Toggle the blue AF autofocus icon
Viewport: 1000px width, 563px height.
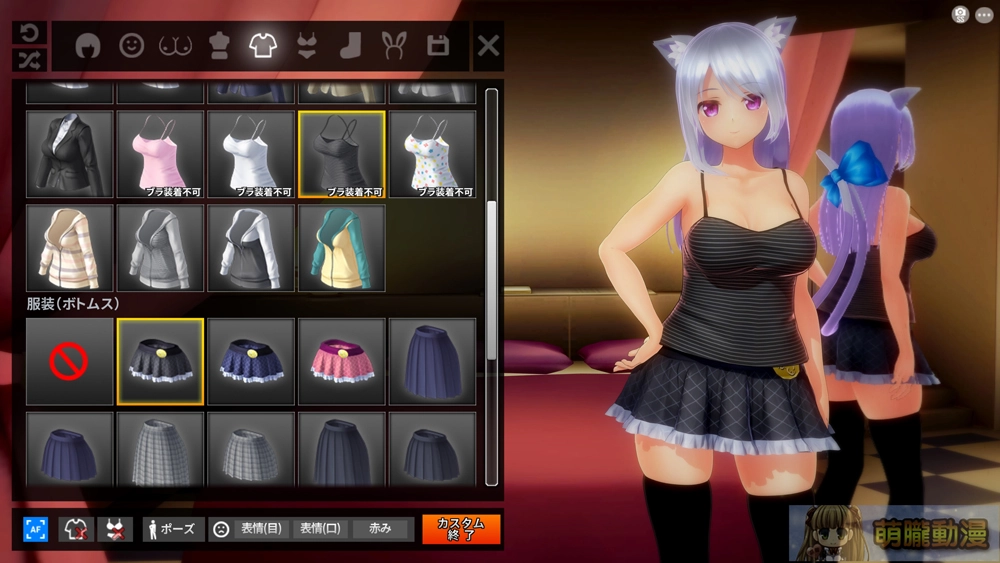coord(36,529)
